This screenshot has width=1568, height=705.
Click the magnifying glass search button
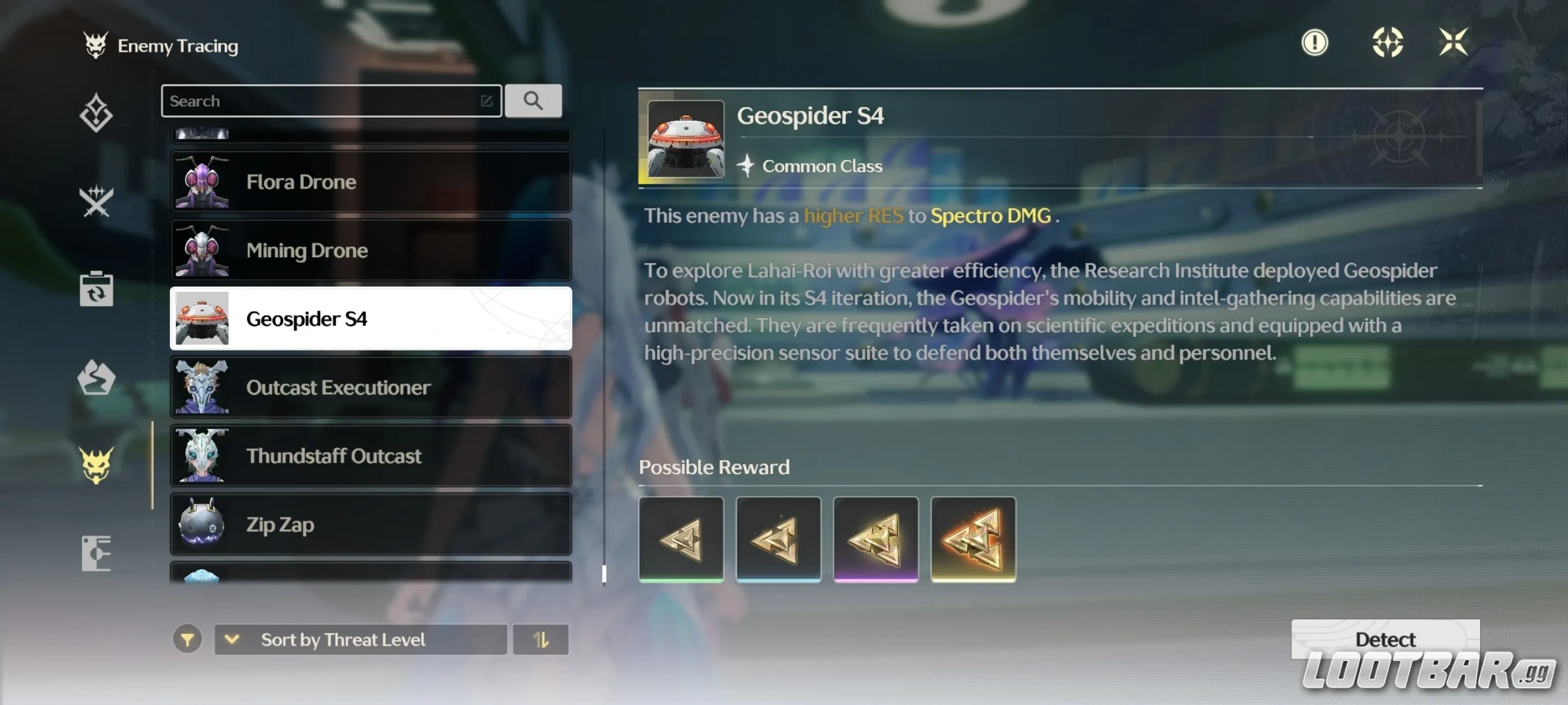[x=533, y=101]
